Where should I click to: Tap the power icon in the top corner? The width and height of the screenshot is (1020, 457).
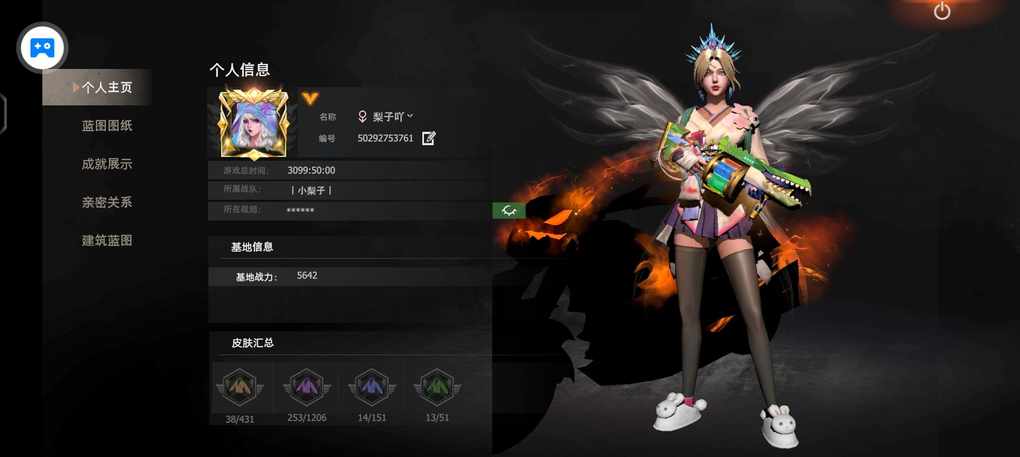[x=942, y=12]
